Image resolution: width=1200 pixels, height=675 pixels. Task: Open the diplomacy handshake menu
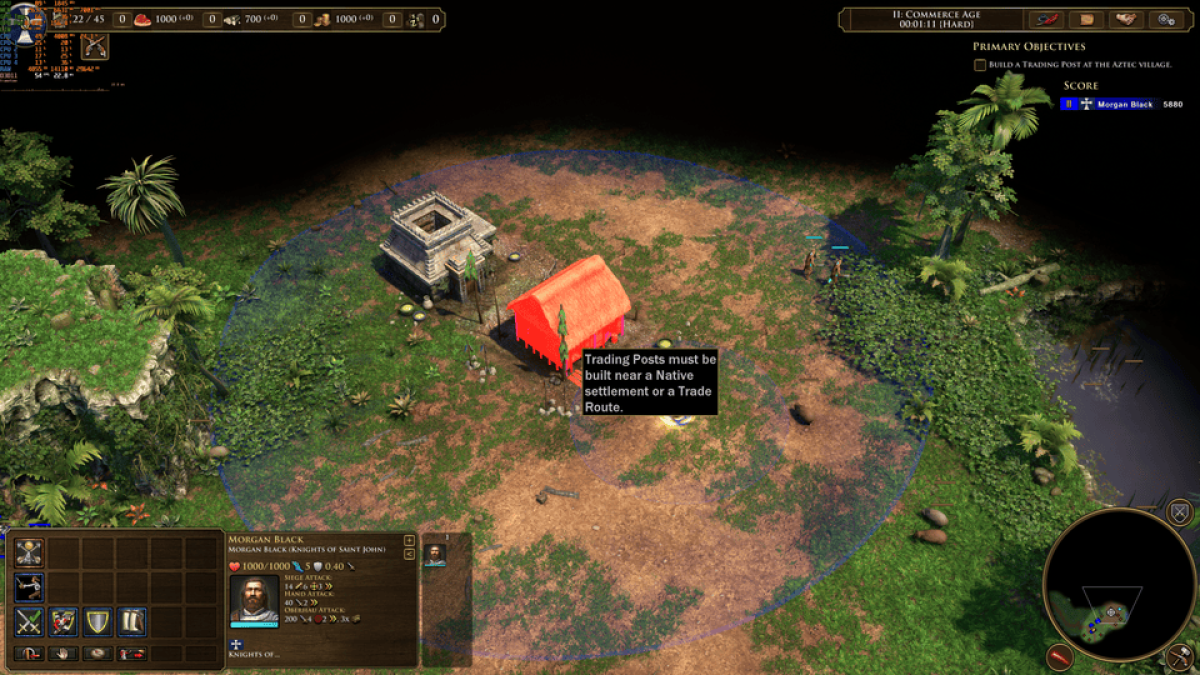pyautogui.click(x=1127, y=19)
